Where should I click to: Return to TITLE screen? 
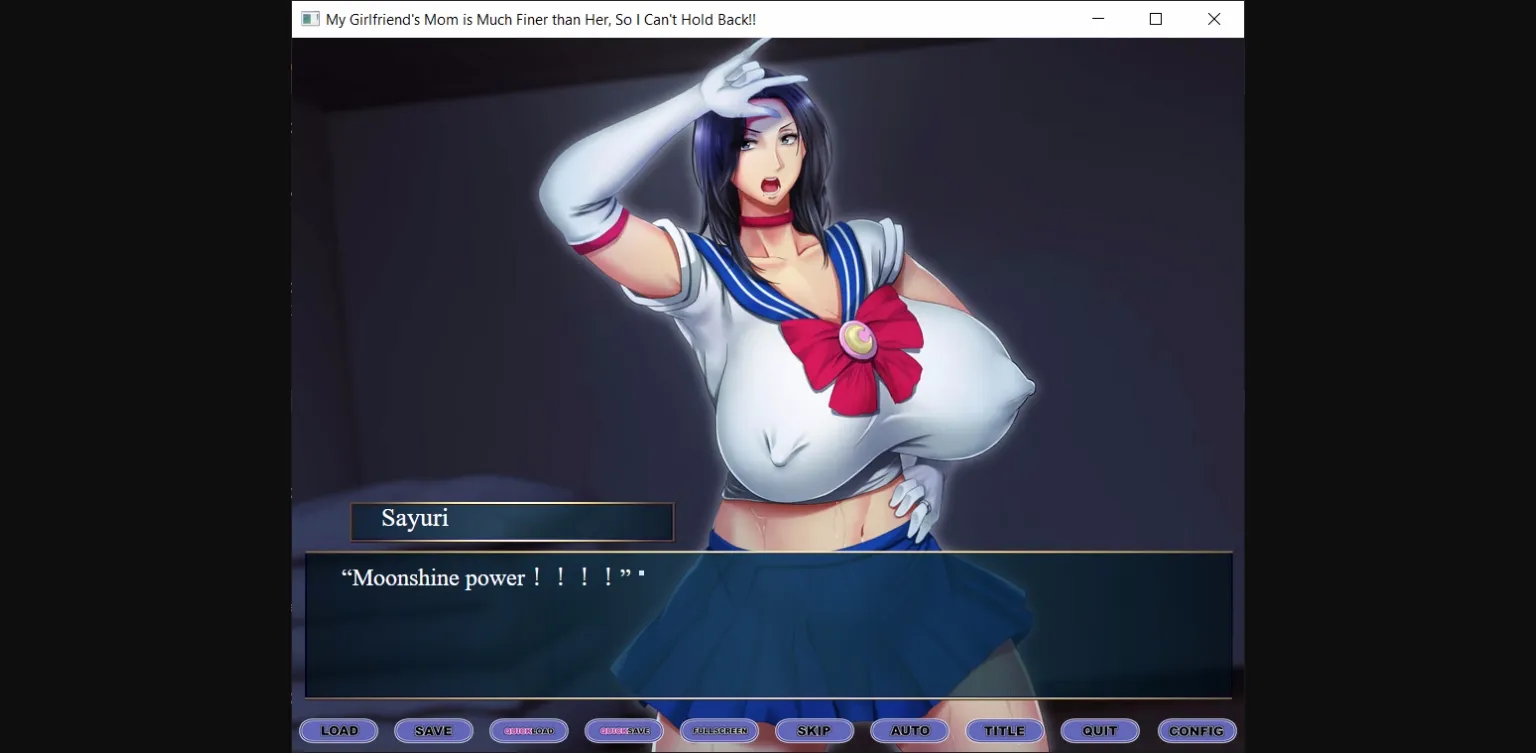pos(1004,730)
